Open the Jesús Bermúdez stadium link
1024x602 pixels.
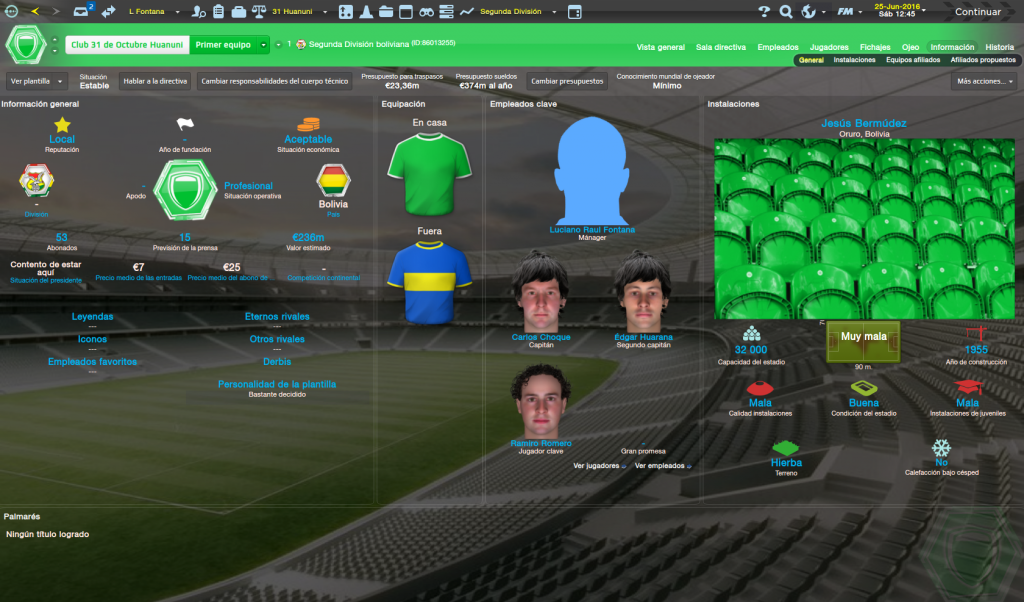click(x=863, y=123)
